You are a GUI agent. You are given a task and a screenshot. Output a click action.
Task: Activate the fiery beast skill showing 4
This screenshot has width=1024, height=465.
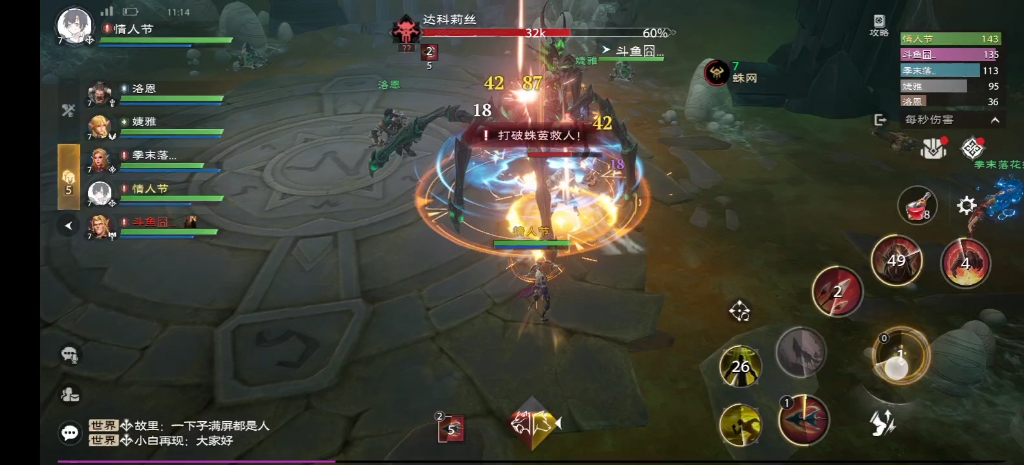tap(965, 262)
